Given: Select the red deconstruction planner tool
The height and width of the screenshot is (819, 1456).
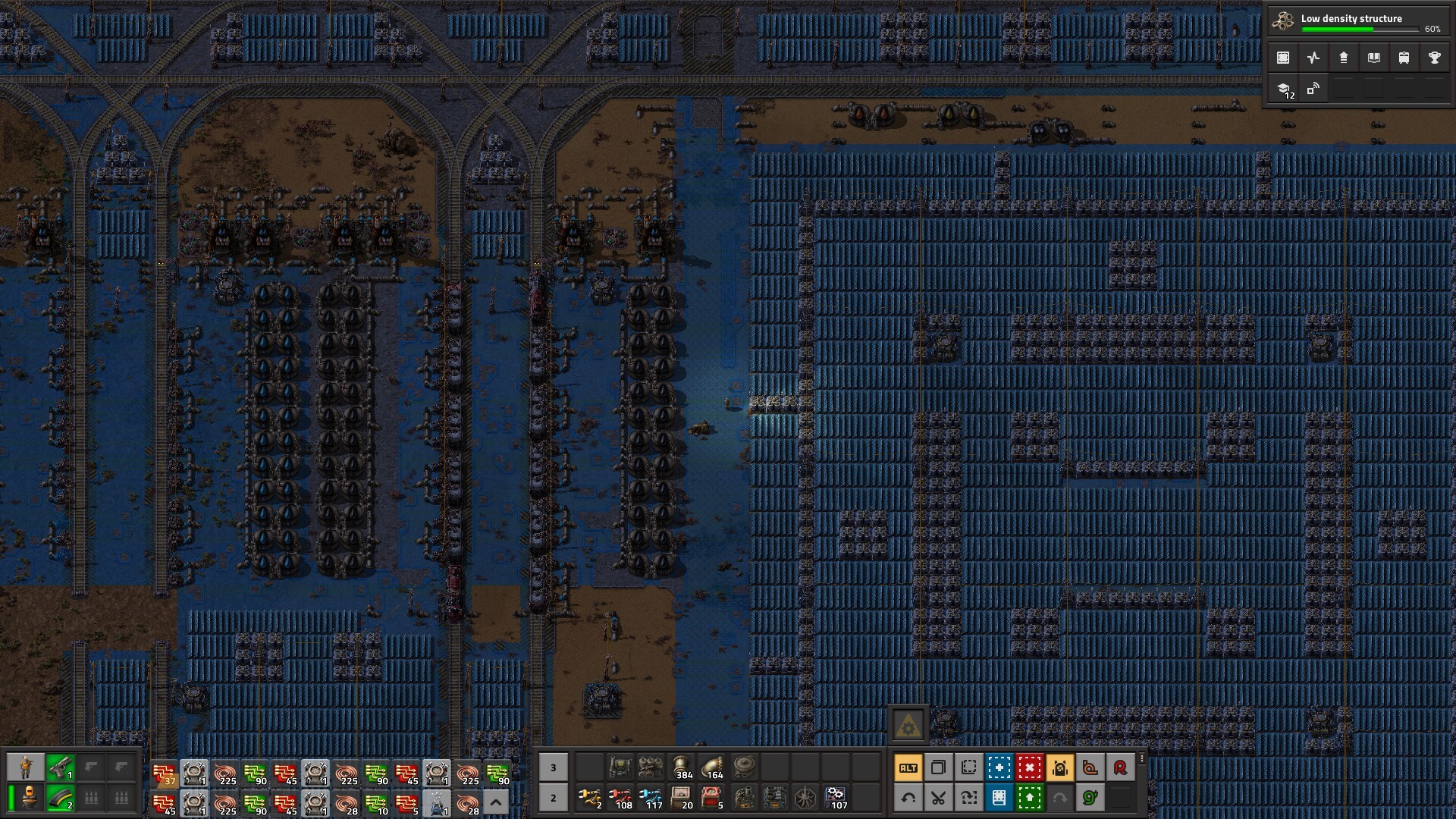Looking at the screenshot, I should [x=1029, y=768].
